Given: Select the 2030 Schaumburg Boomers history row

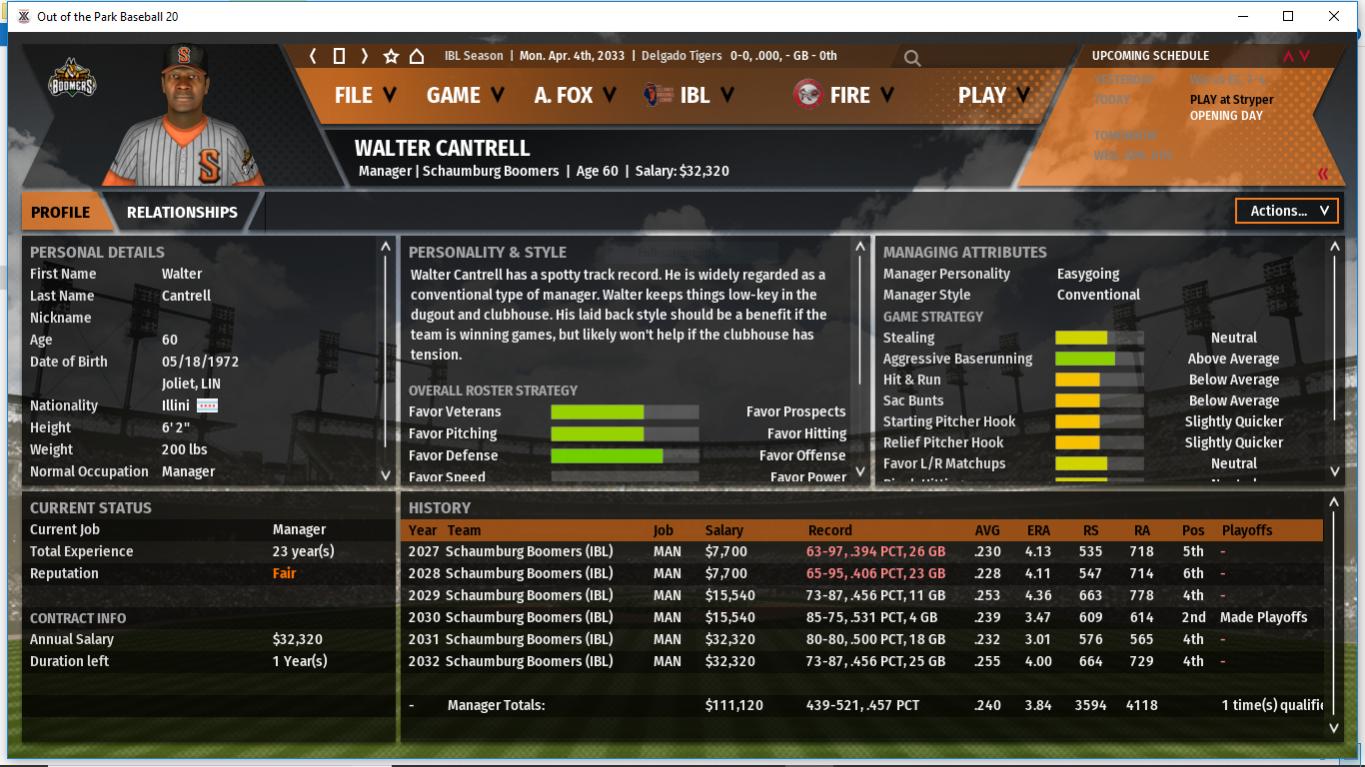Looking at the screenshot, I should click(x=528, y=617).
